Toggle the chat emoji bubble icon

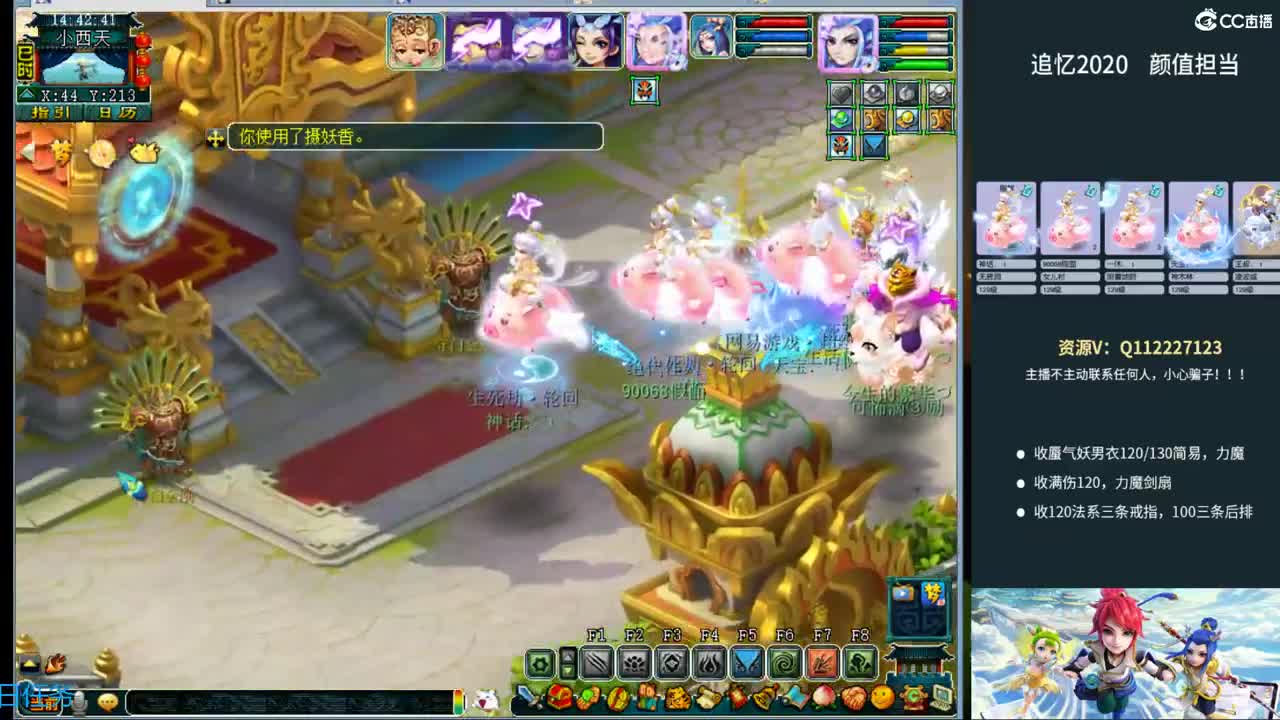pyautogui.click(x=108, y=702)
